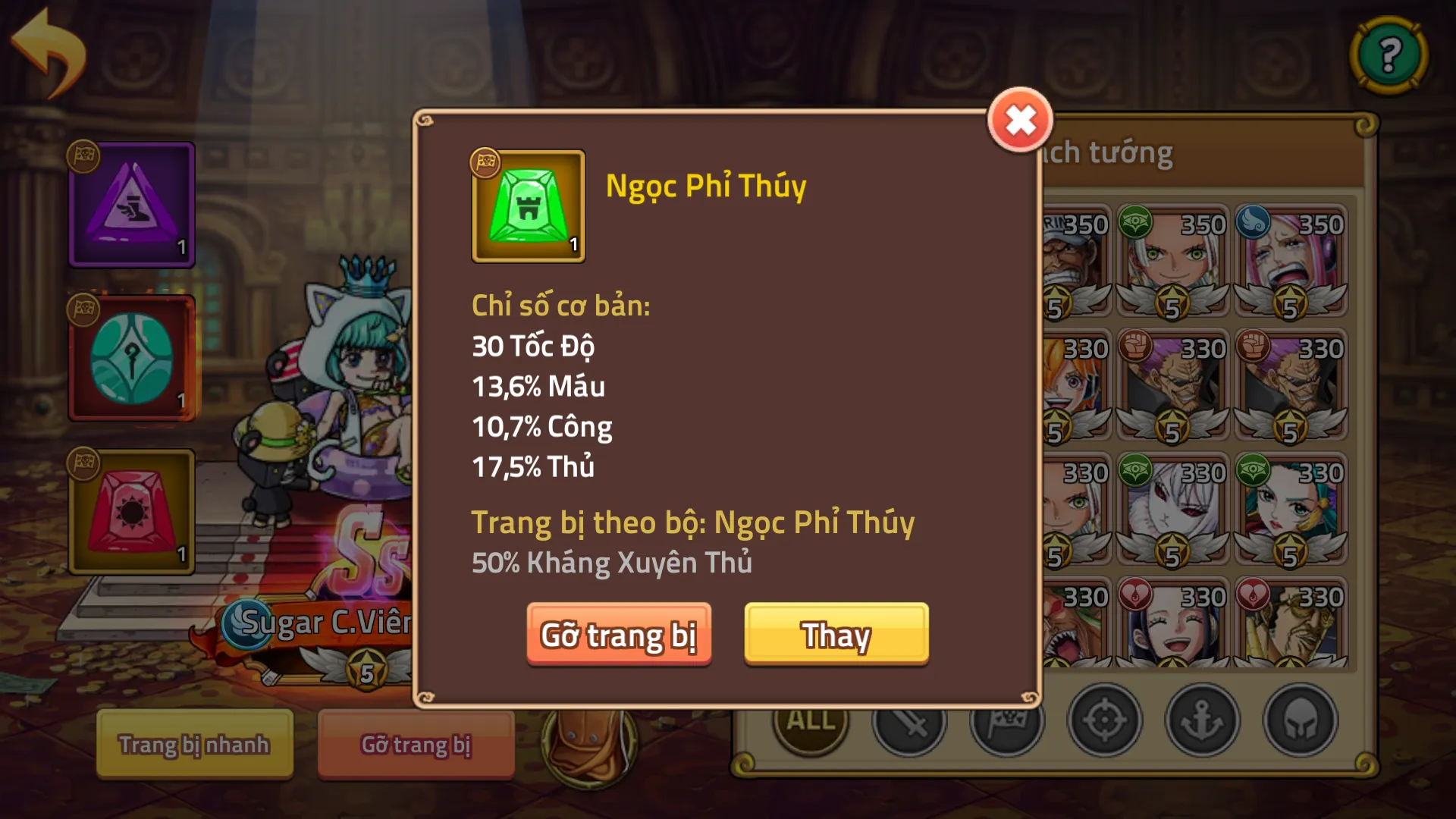
Task: Select the purple triangle gem slot
Action: tap(131, 205)
